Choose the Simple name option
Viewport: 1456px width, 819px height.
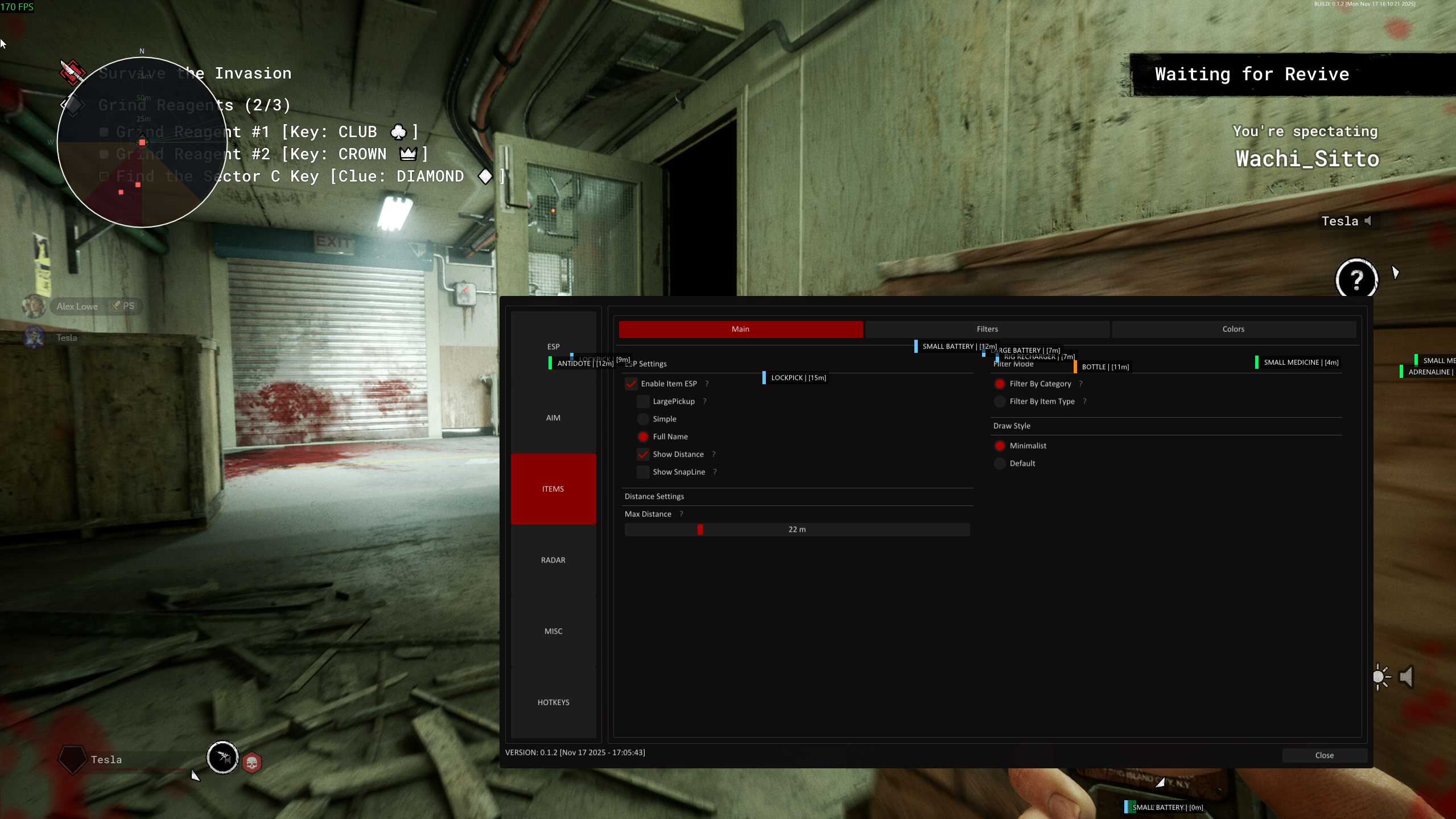(x=643, y=419)
